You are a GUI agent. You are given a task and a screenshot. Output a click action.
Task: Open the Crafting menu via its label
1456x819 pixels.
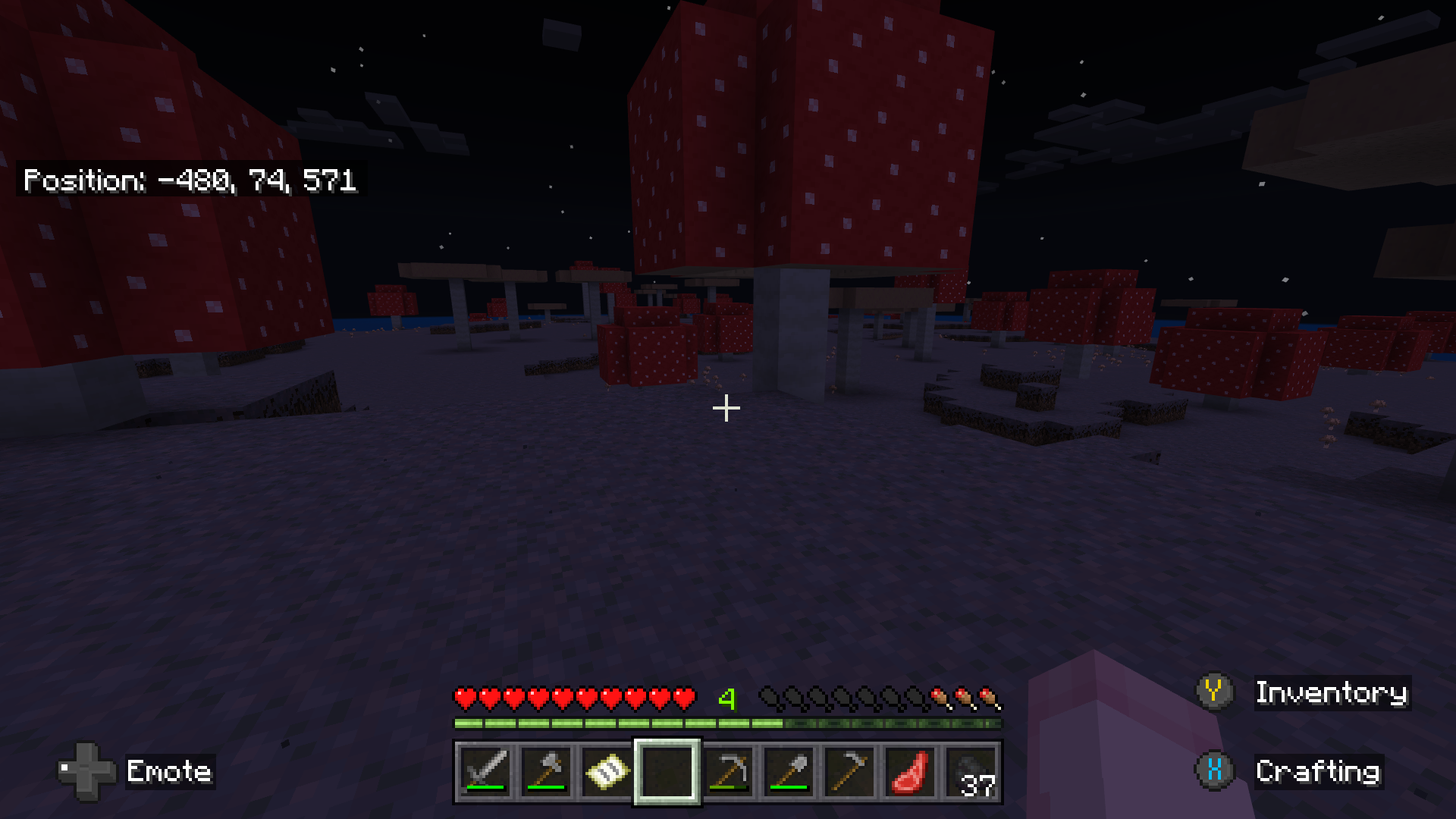coord(1318,773)
